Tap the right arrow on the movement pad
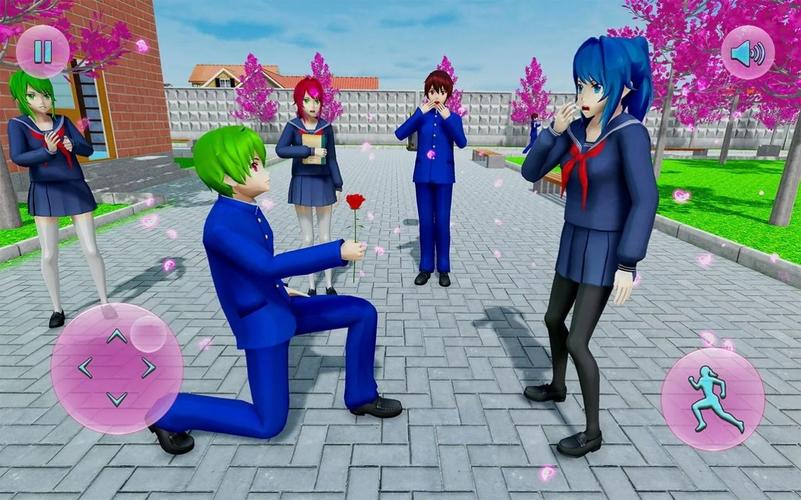The width and height of the screenshot is (801, 500). (149, 368)
